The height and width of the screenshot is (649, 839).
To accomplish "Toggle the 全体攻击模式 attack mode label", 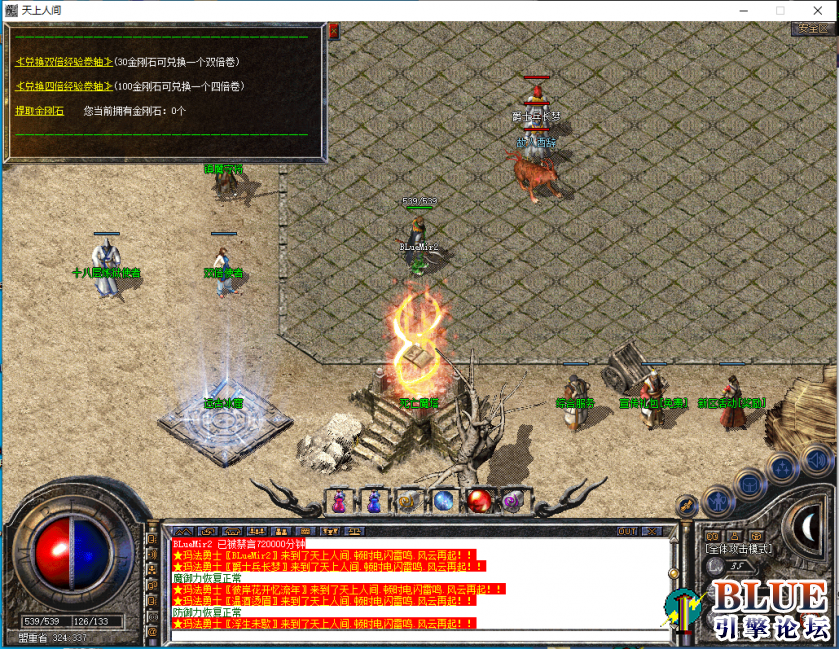I will tap(736, 549).
